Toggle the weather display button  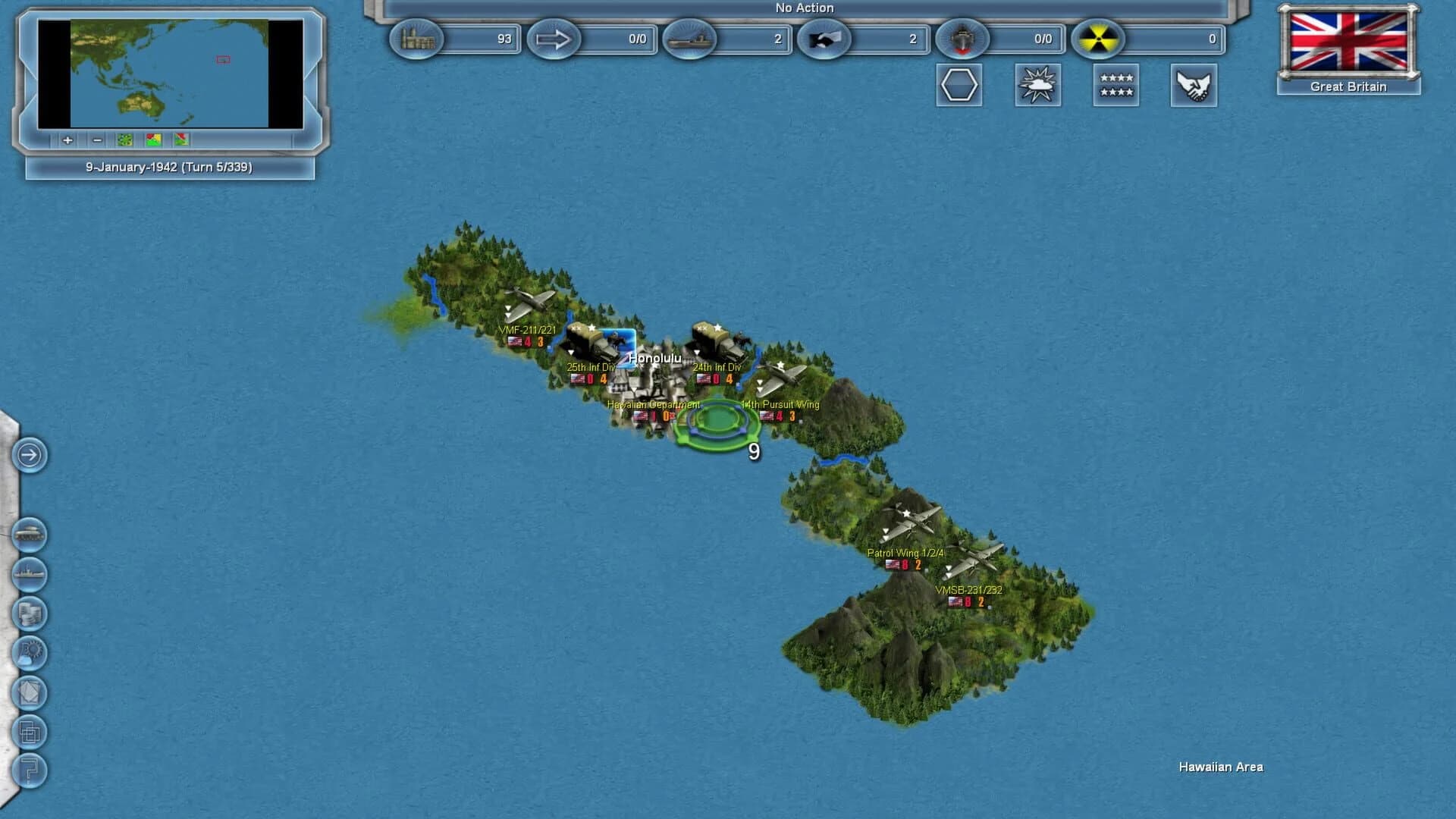[x=1037, y=86]
